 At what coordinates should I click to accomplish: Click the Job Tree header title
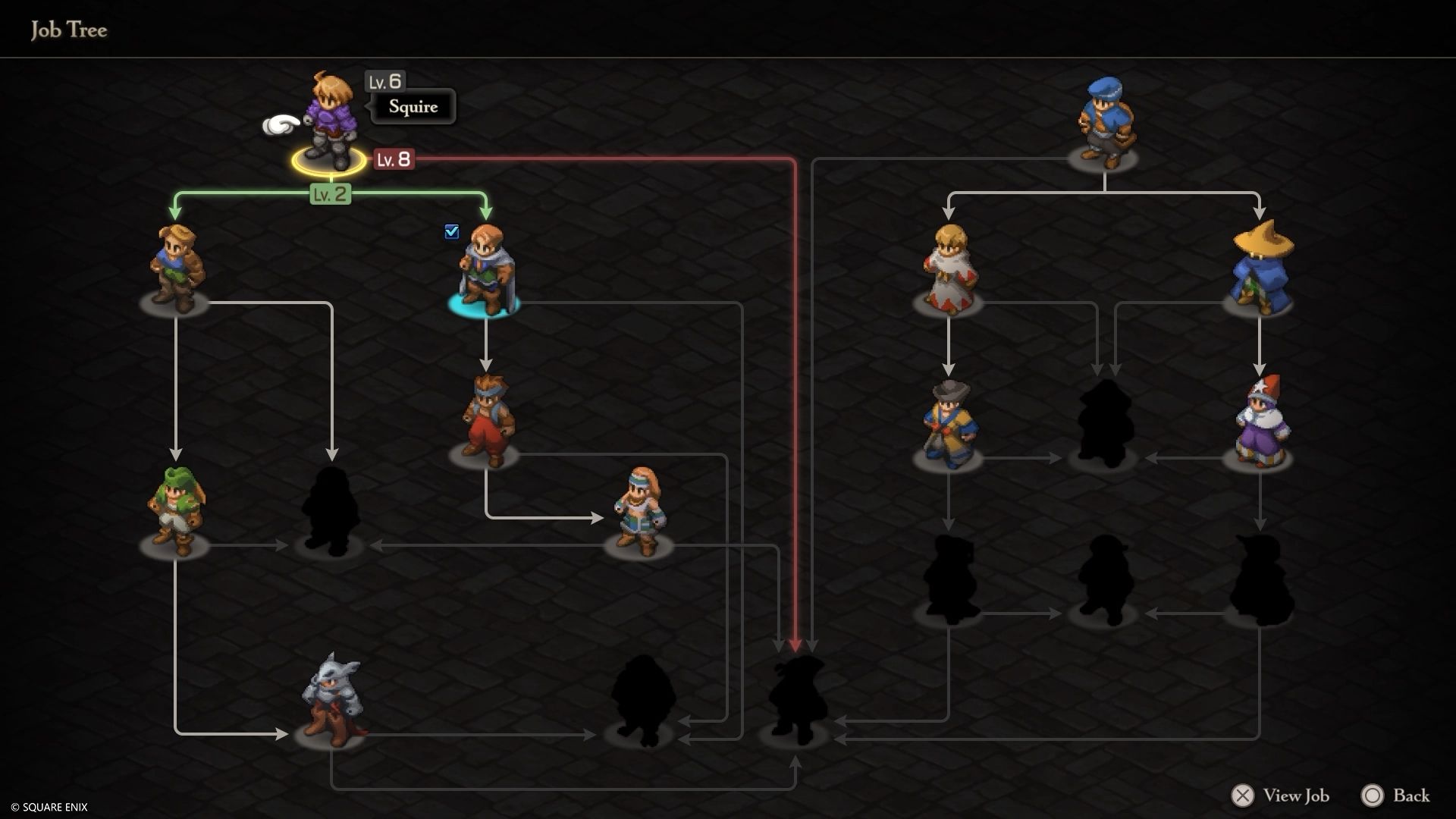click(68, 30)
